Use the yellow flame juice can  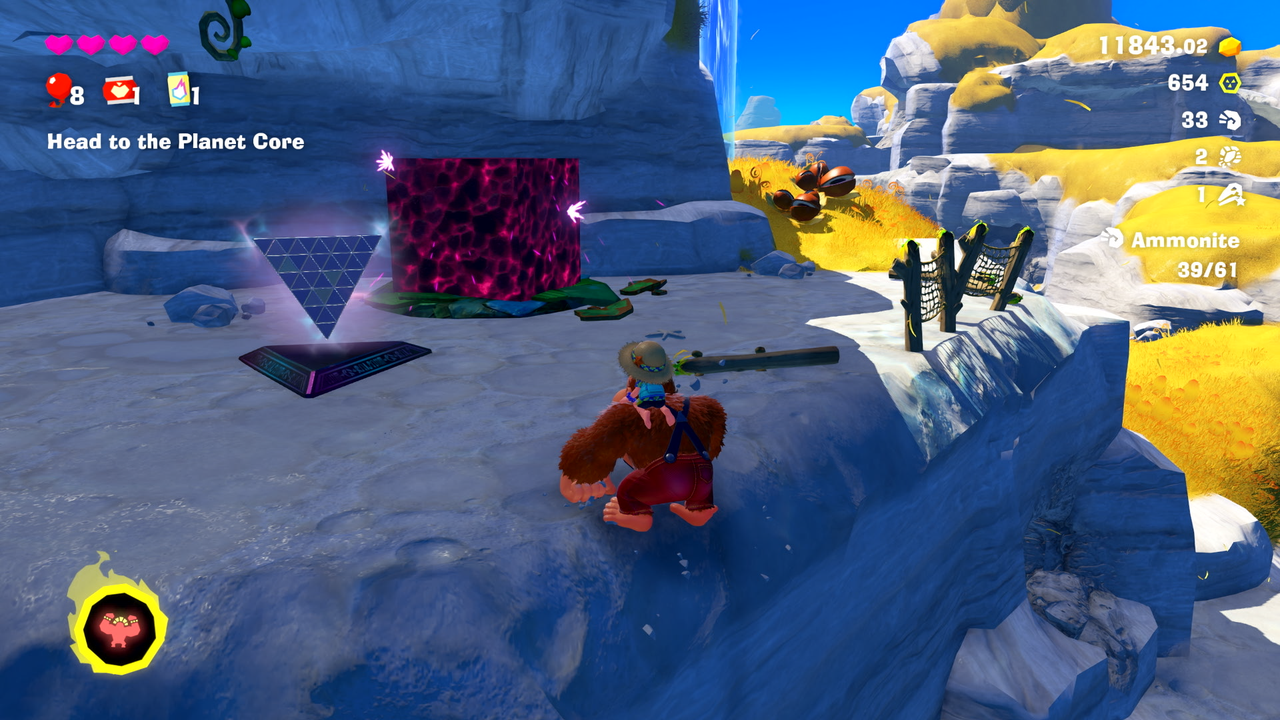[x=178, y=90]
